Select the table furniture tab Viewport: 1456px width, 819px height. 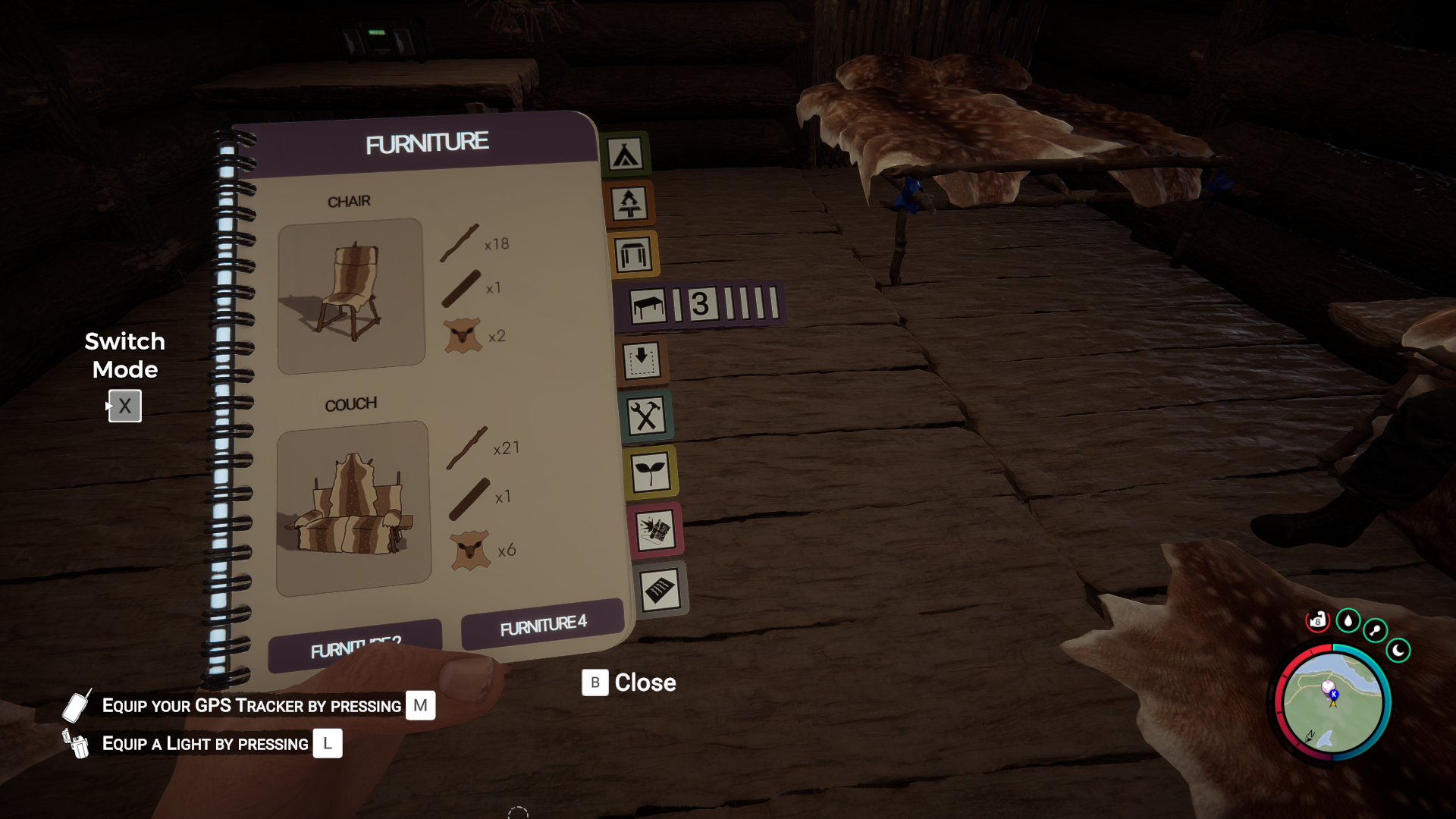coord(648,306)
